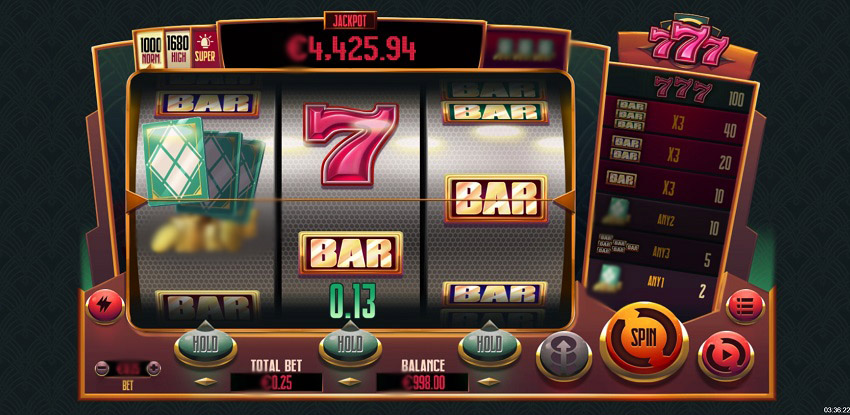
Task: Activate the red lightning bolt button
Action: pos(104,306)
